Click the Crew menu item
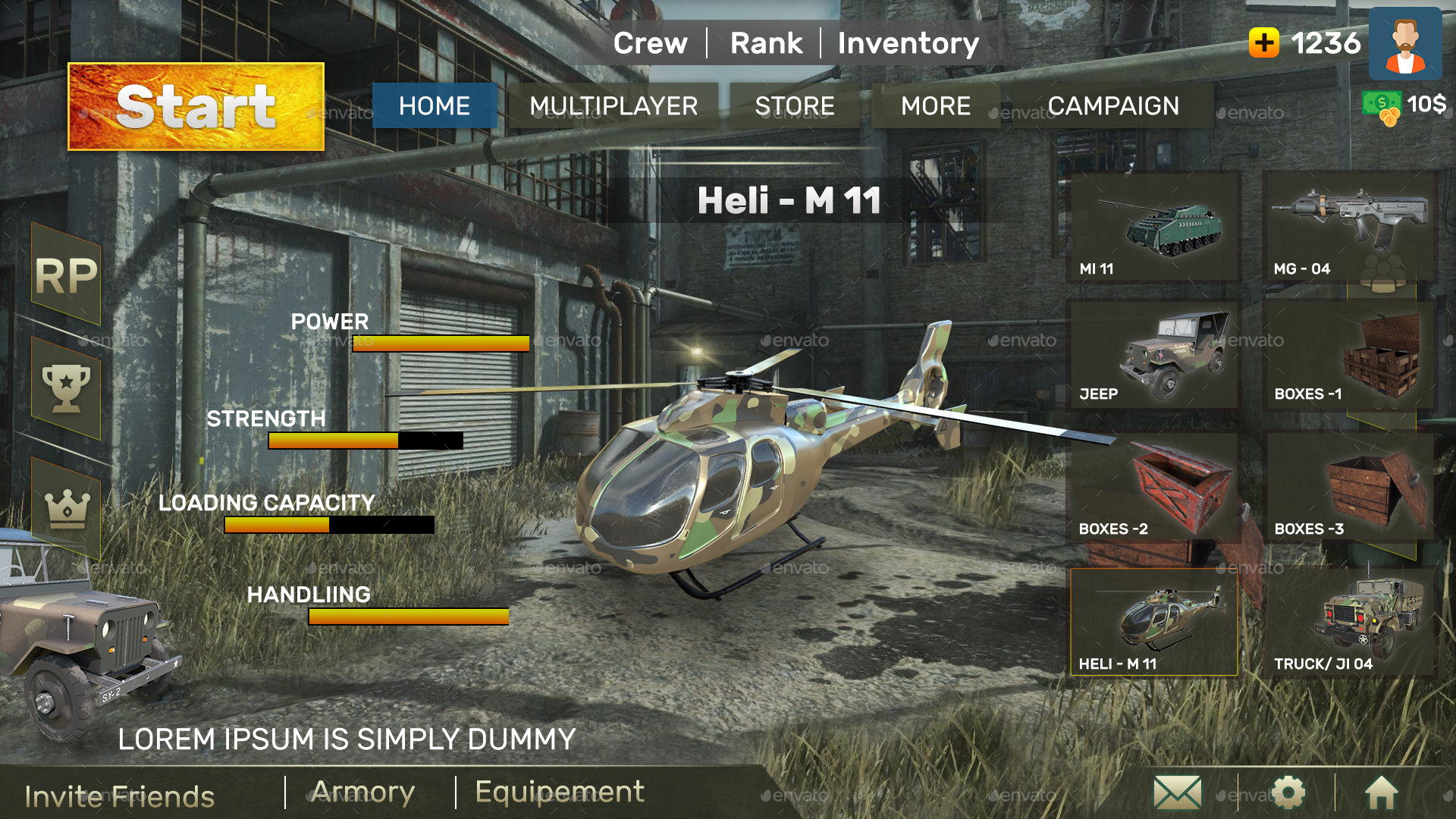1456x819 pixels. (x=651, y=43)
